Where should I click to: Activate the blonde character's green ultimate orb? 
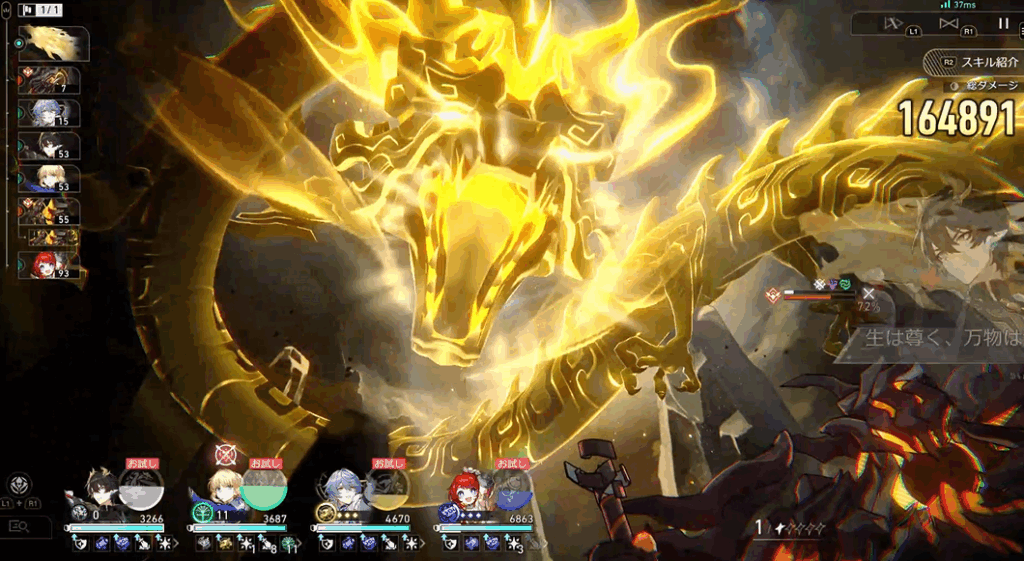(x=264, y=492)
